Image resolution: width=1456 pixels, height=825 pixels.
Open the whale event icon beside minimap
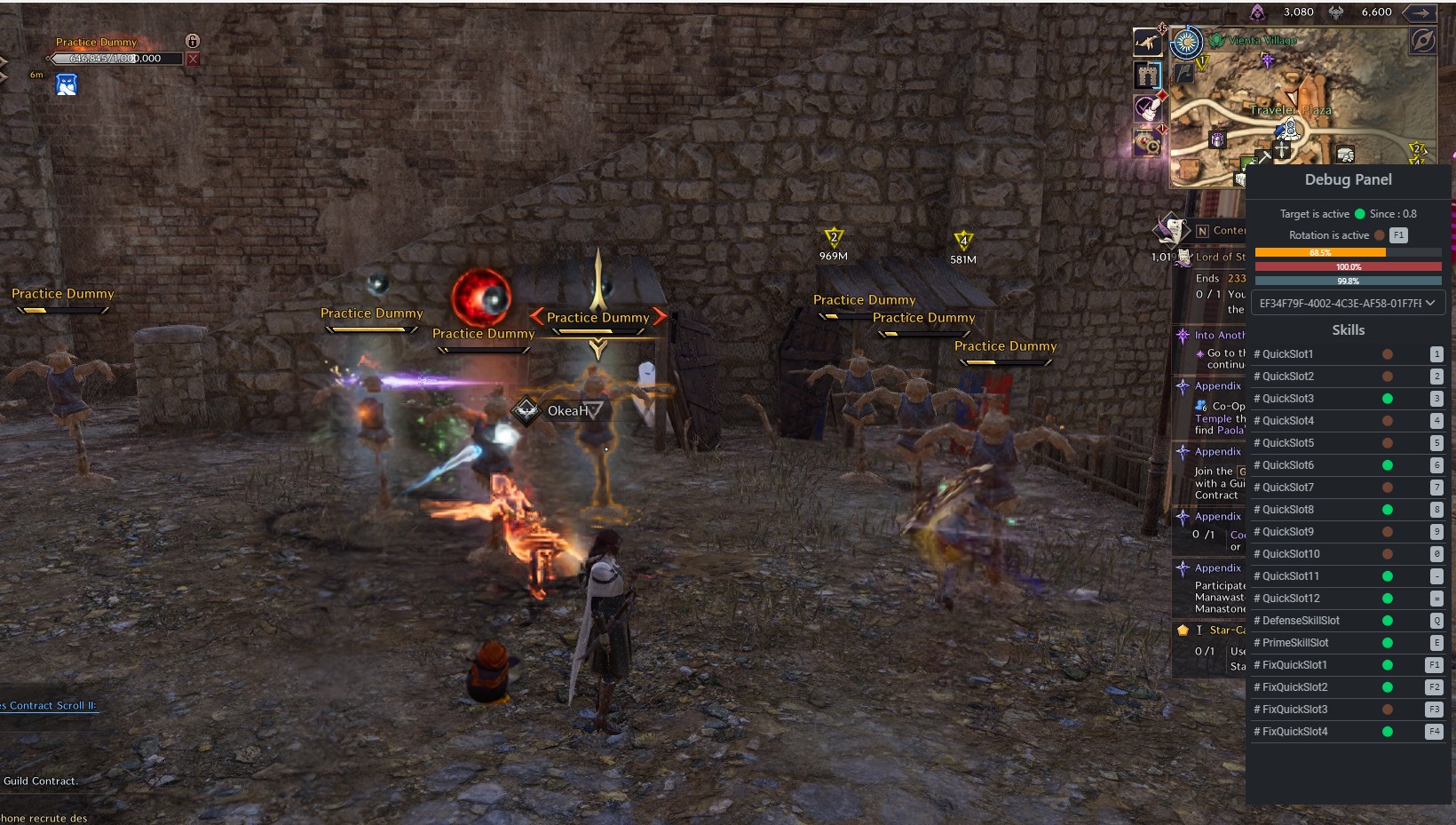(1147, 42)
